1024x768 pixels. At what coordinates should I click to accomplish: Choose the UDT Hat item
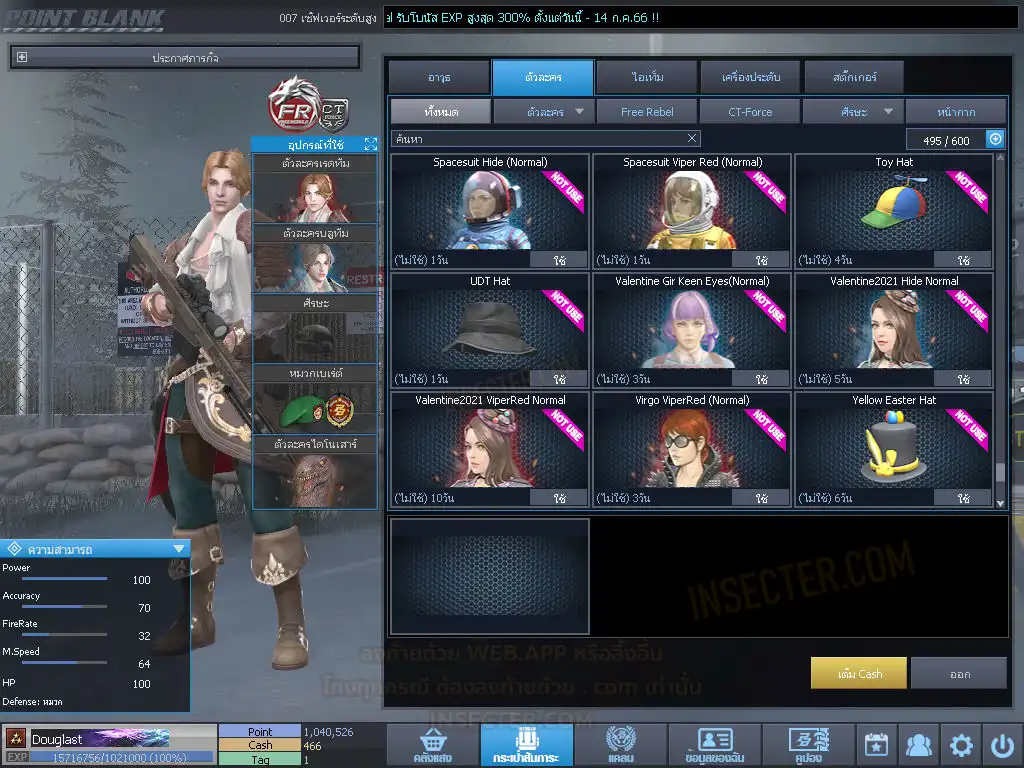[490, 330]
